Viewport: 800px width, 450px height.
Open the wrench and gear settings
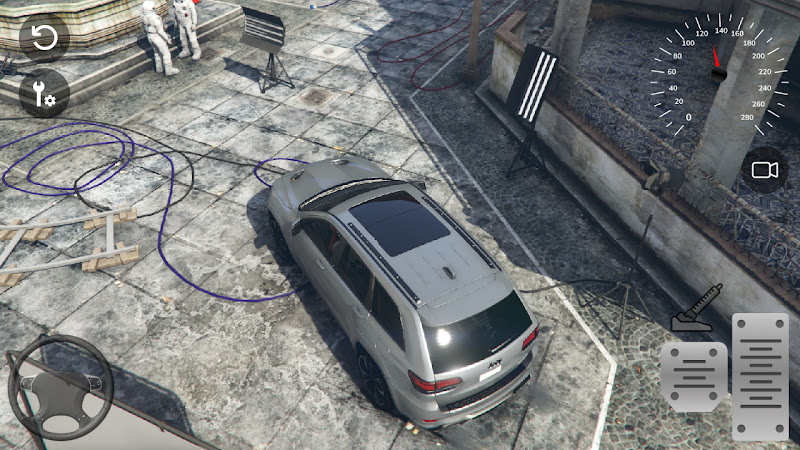[44, 95]
